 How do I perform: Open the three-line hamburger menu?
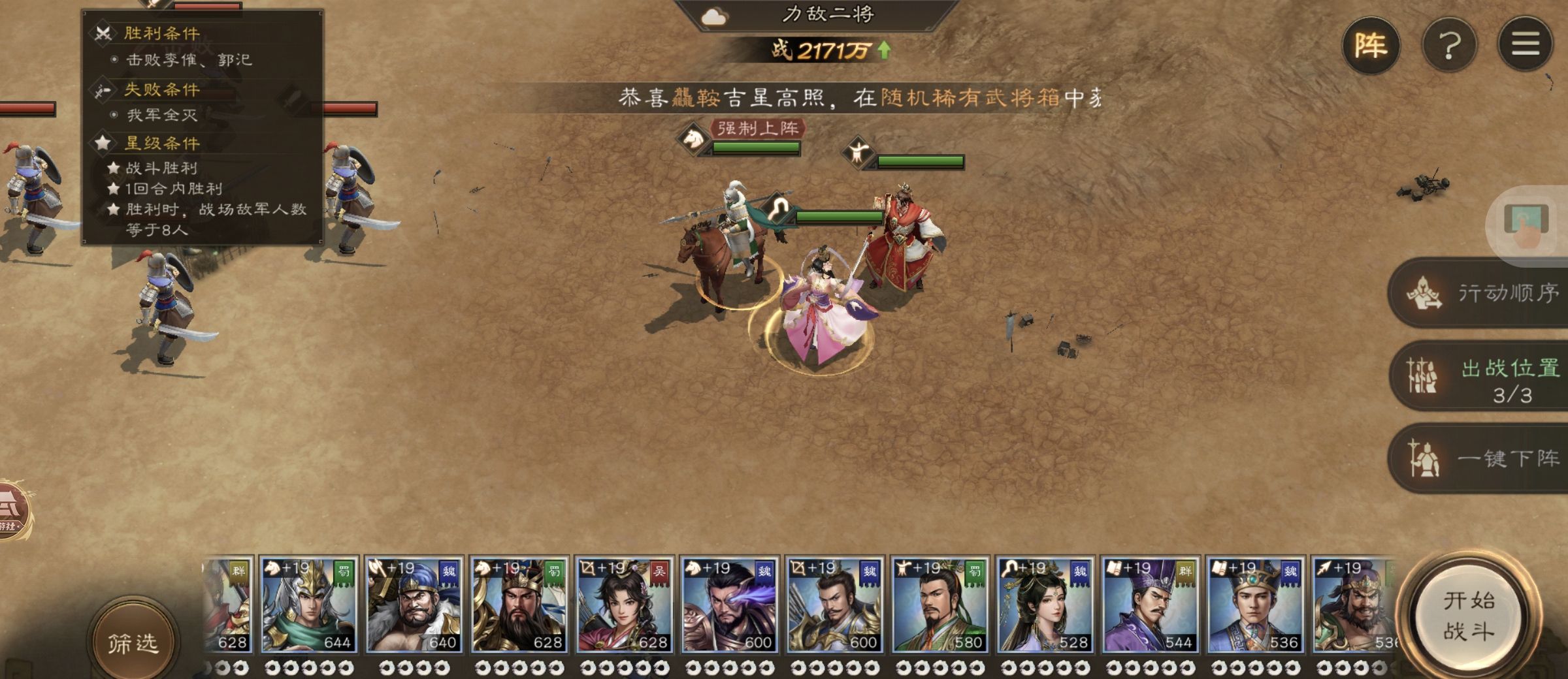point(1525,44)
